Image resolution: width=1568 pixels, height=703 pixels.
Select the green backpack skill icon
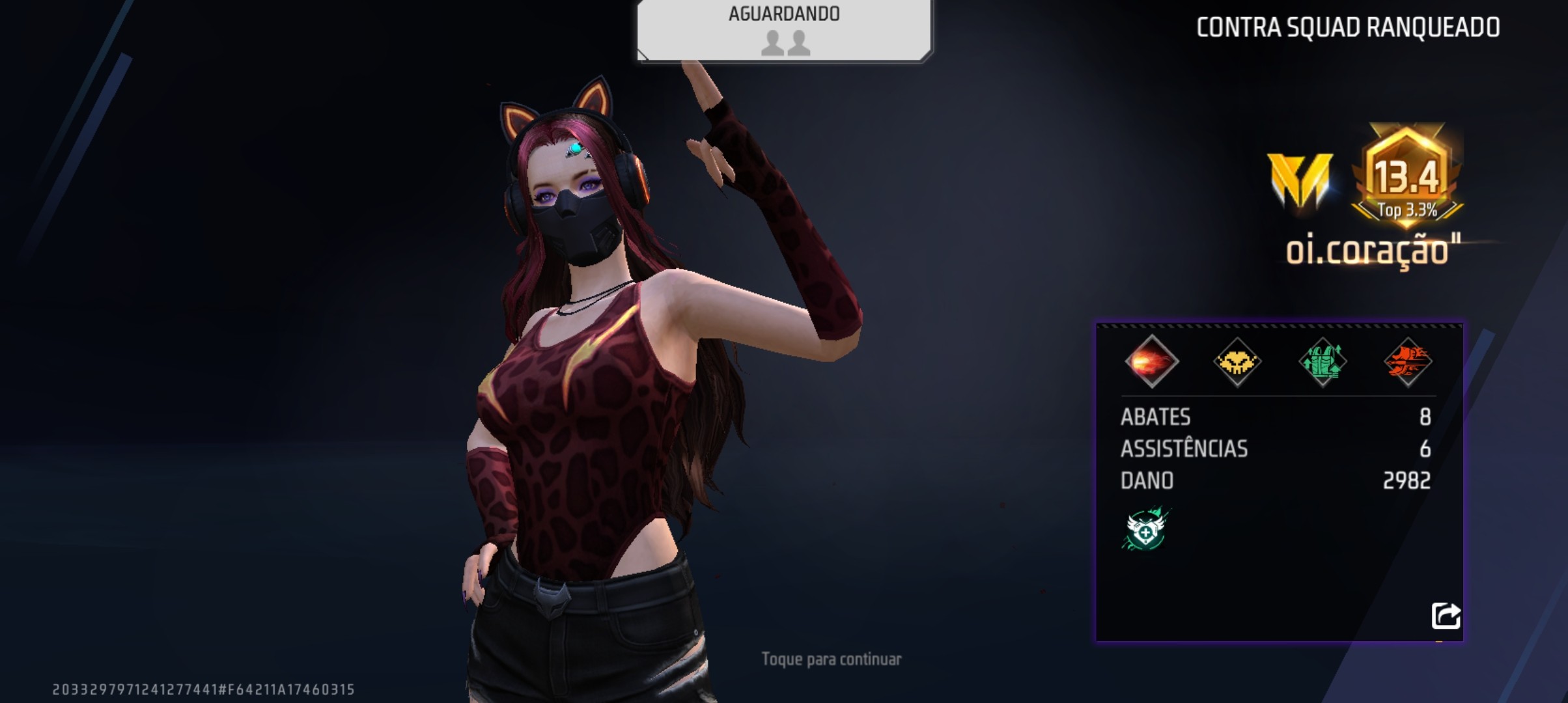coord(1323,362)
